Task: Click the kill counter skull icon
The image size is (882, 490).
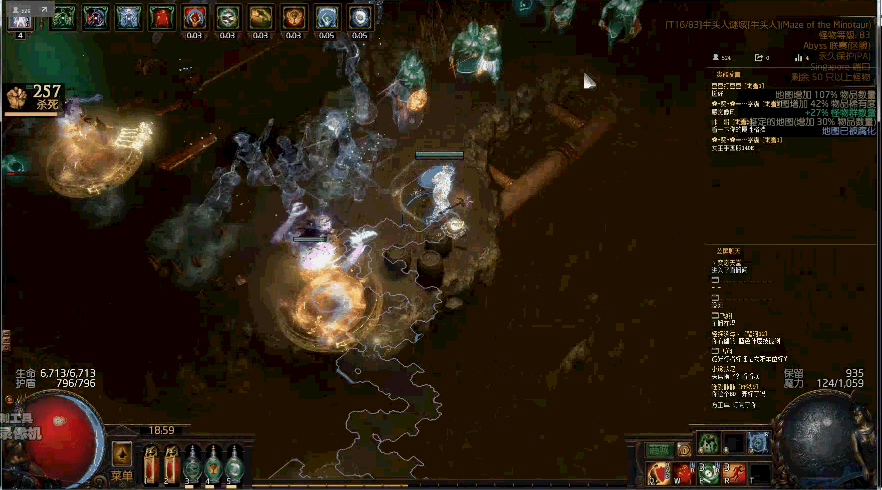Action: pos(17,97)
